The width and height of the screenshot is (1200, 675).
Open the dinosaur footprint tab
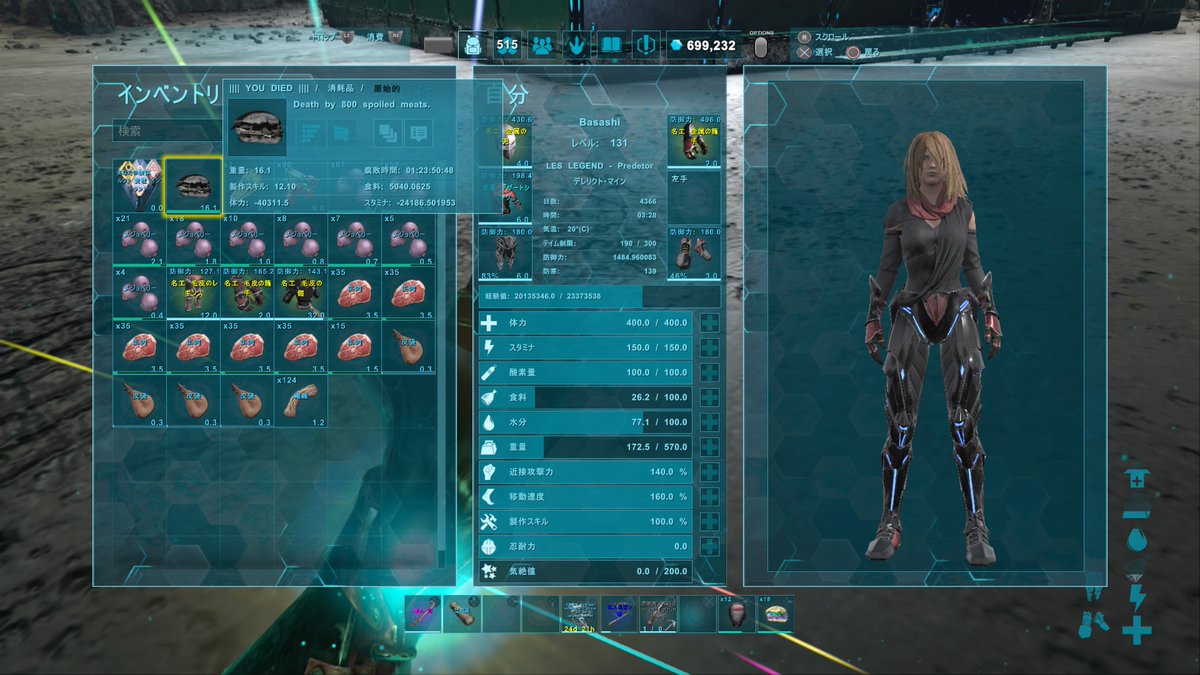[577, 45]
